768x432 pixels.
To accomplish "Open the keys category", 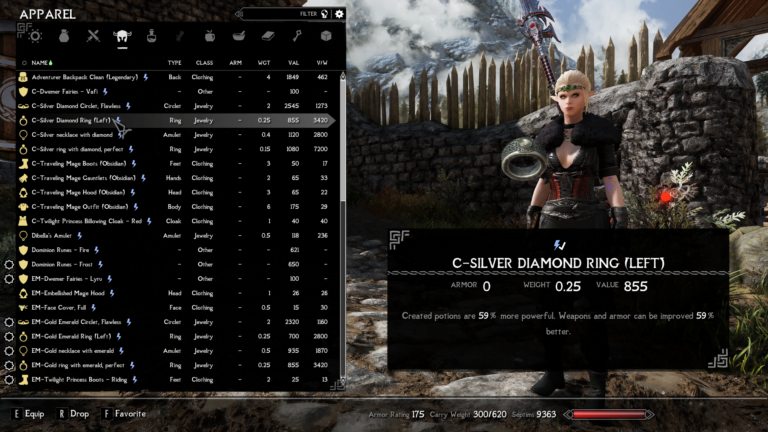I will [297, 36].
